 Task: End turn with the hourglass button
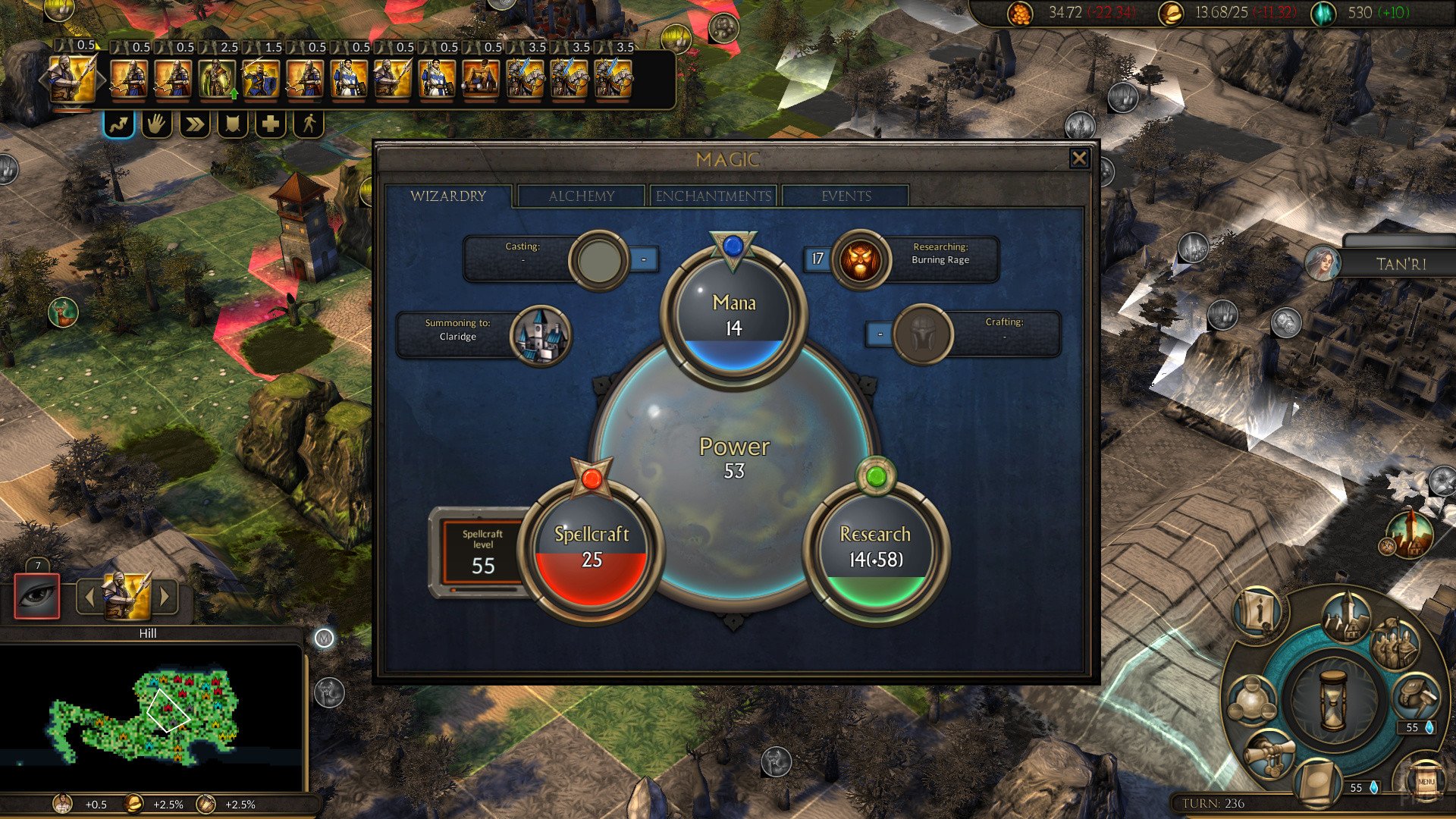pyautogui.click(x=1332, y=699)
